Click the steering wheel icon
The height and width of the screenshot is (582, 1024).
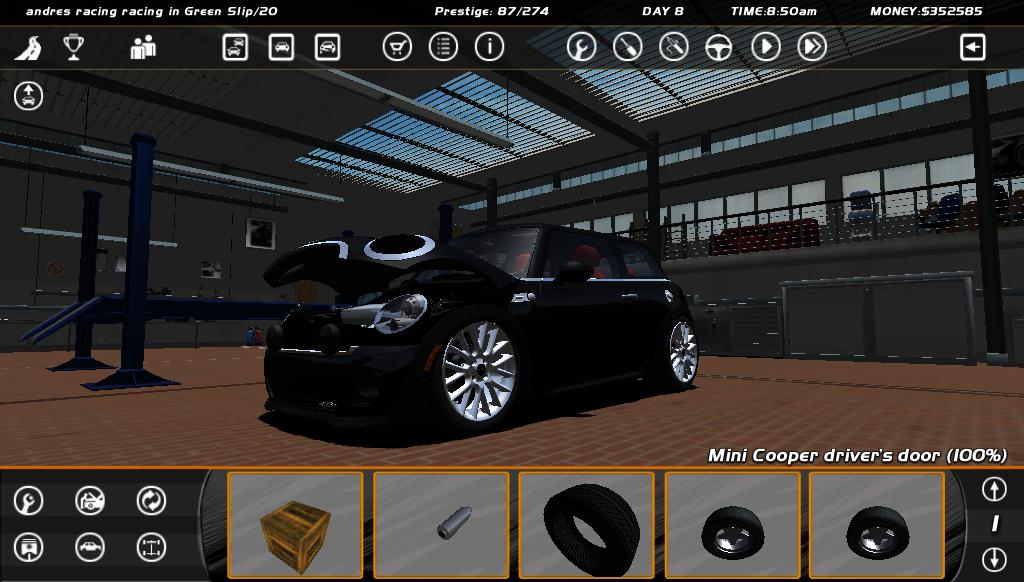click(719, 47)
